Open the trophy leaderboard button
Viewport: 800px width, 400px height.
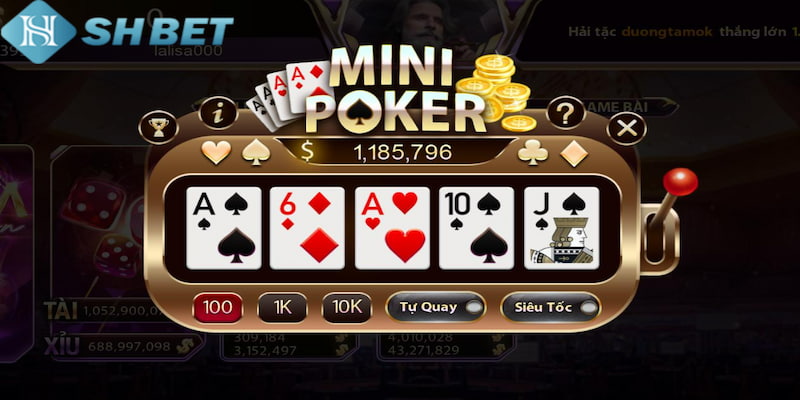point(159,128)
